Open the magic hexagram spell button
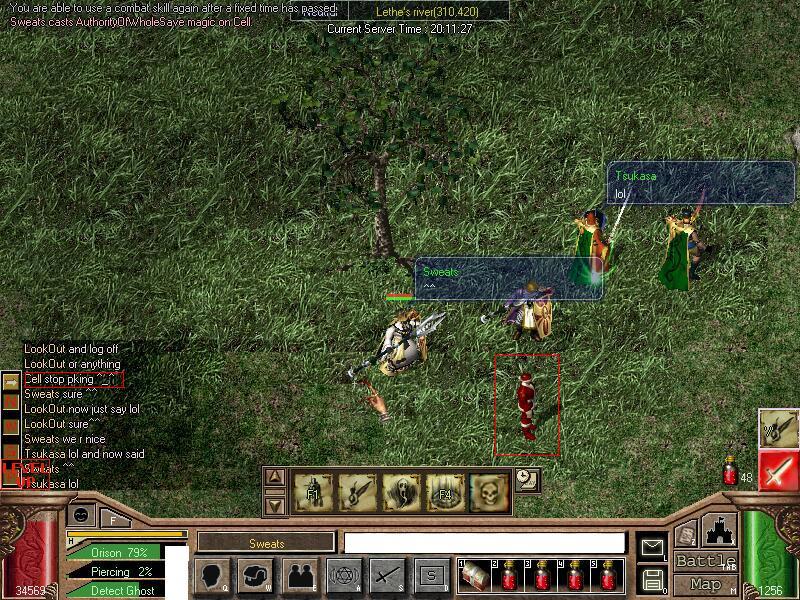Viewport: 800px width, 600px height. click(x=343, y=576)
